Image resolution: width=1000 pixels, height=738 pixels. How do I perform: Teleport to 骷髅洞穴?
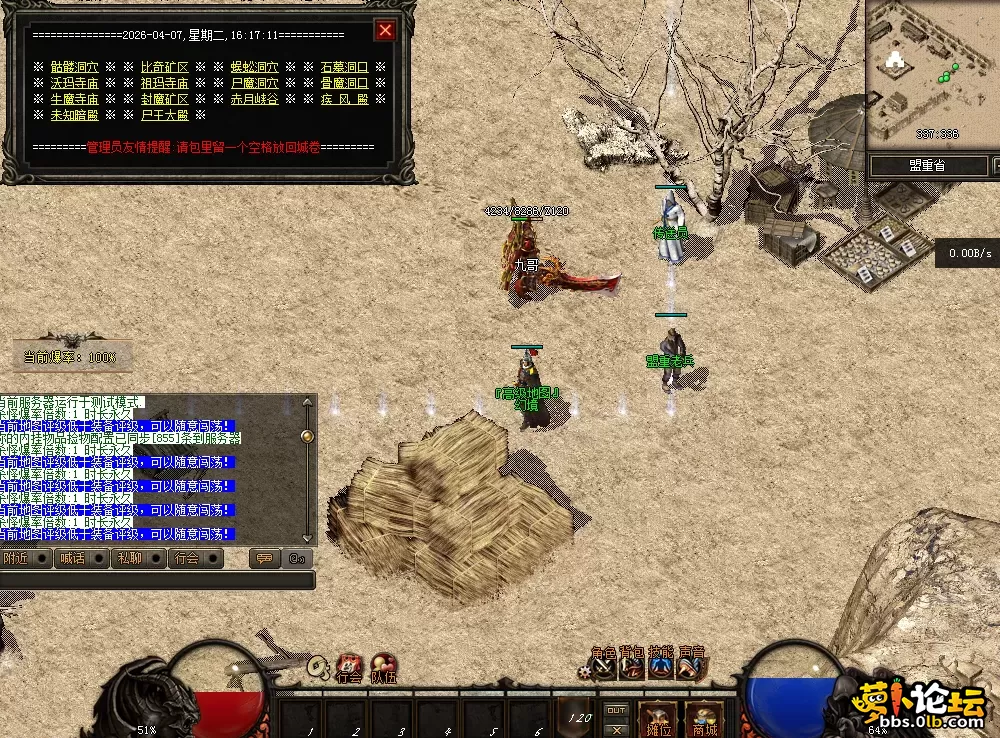tap(75, 67)
